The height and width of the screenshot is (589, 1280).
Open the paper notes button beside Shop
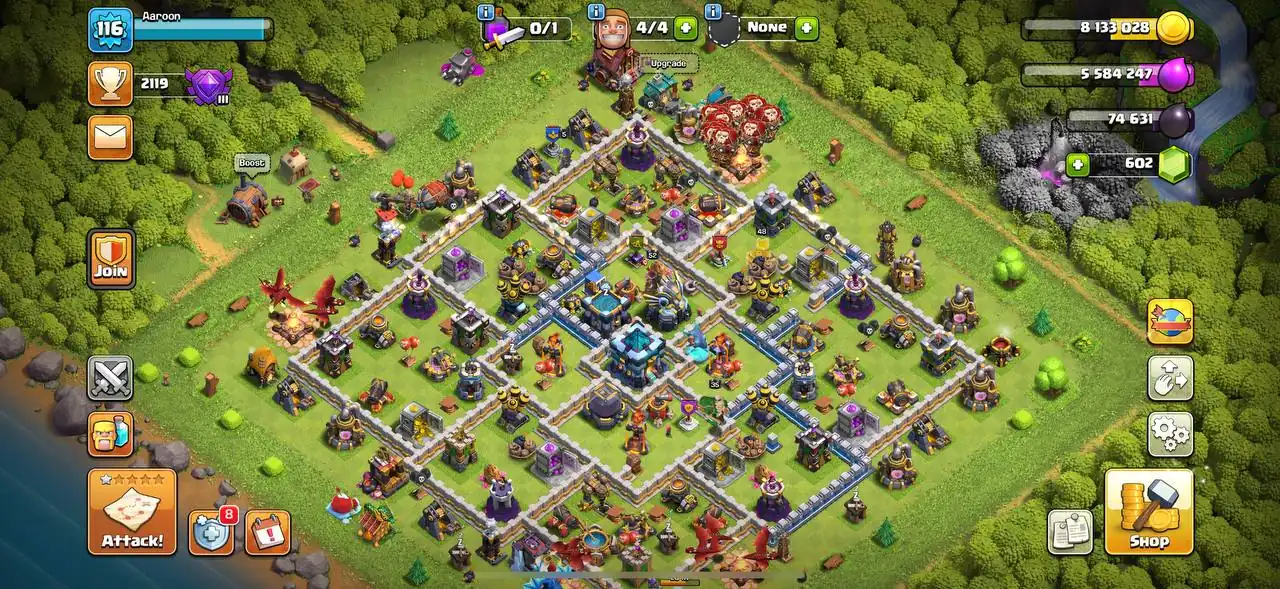coord(1070,532)
